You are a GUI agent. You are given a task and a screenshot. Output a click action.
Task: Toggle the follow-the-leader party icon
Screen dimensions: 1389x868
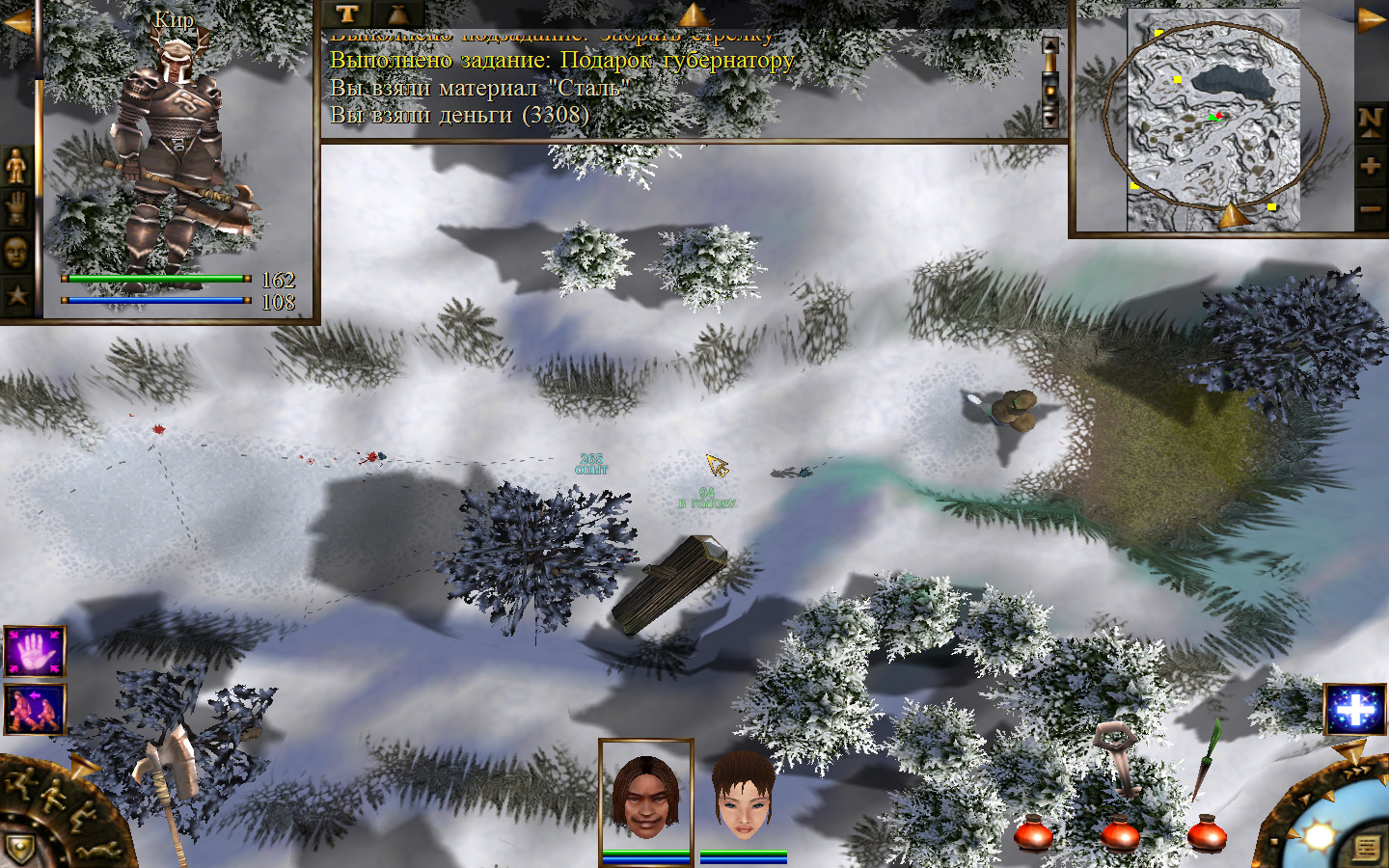35,709
